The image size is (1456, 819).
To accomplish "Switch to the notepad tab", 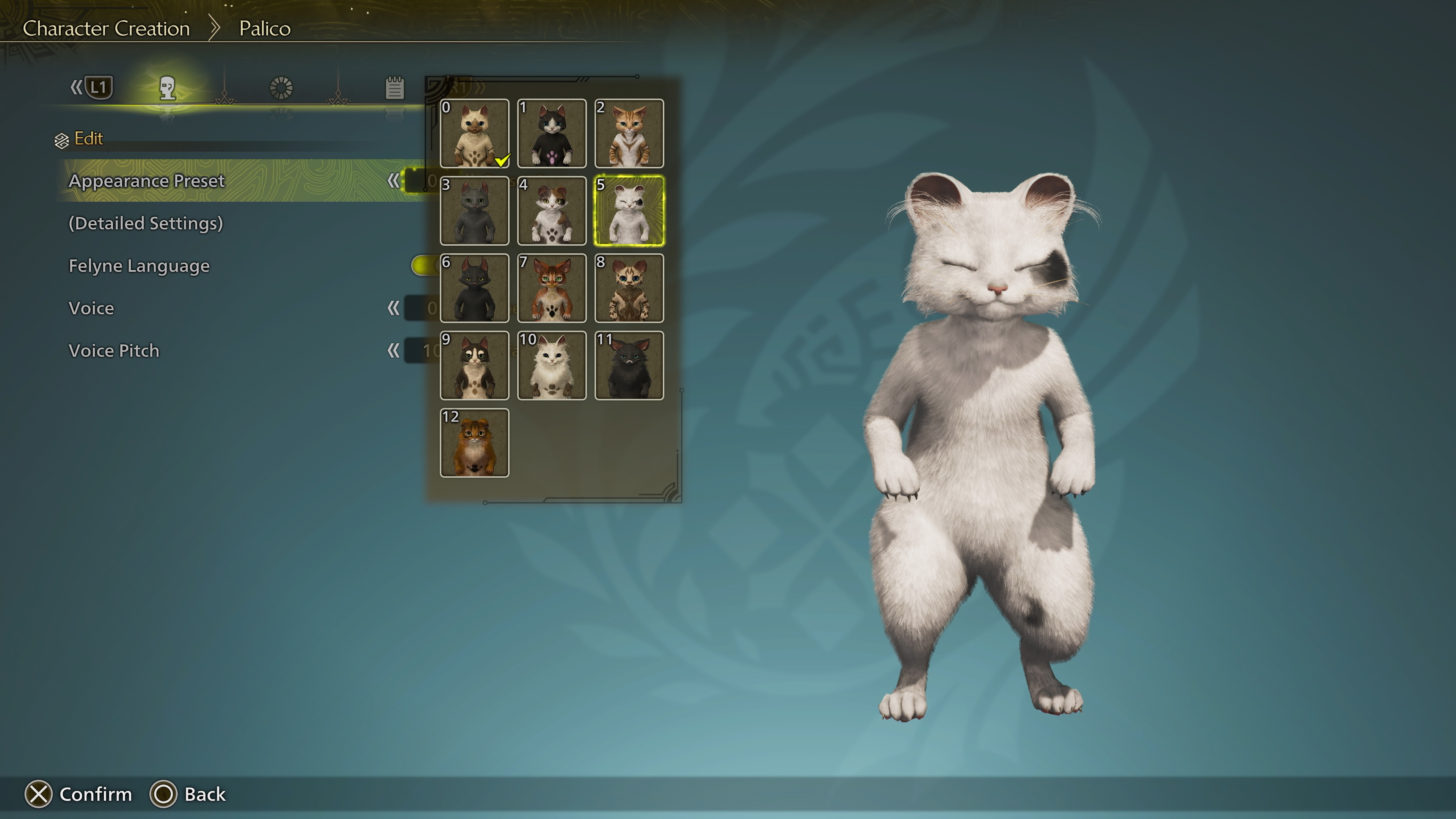I will [394, 88].
